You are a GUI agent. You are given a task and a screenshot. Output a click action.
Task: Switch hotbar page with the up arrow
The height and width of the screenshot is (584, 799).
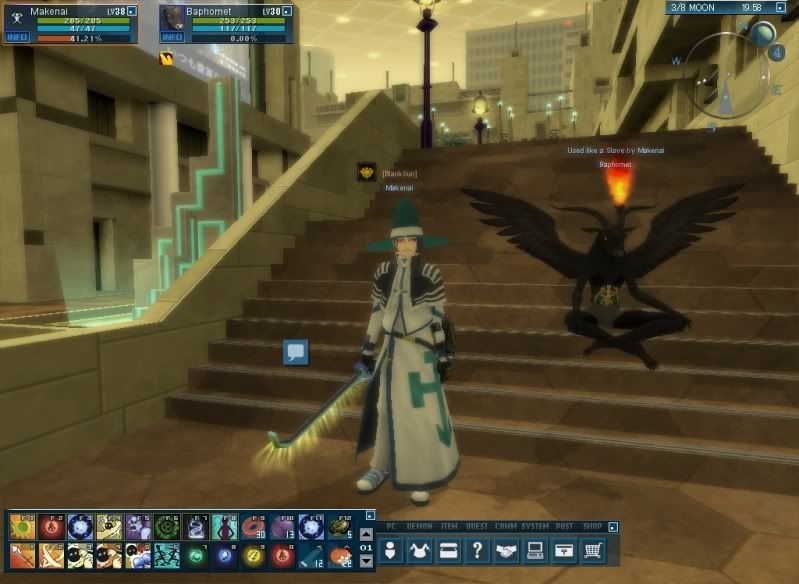coord(366,535)
